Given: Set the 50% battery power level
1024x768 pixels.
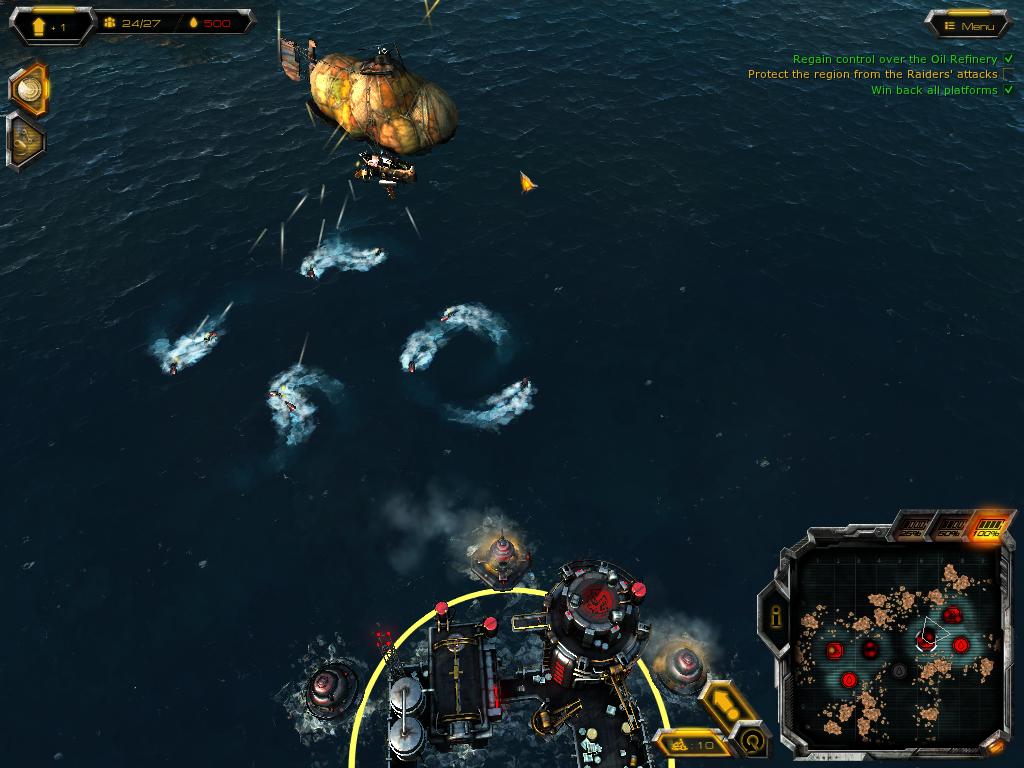Looking at the screenshot, I should click(x=951, y=526).
